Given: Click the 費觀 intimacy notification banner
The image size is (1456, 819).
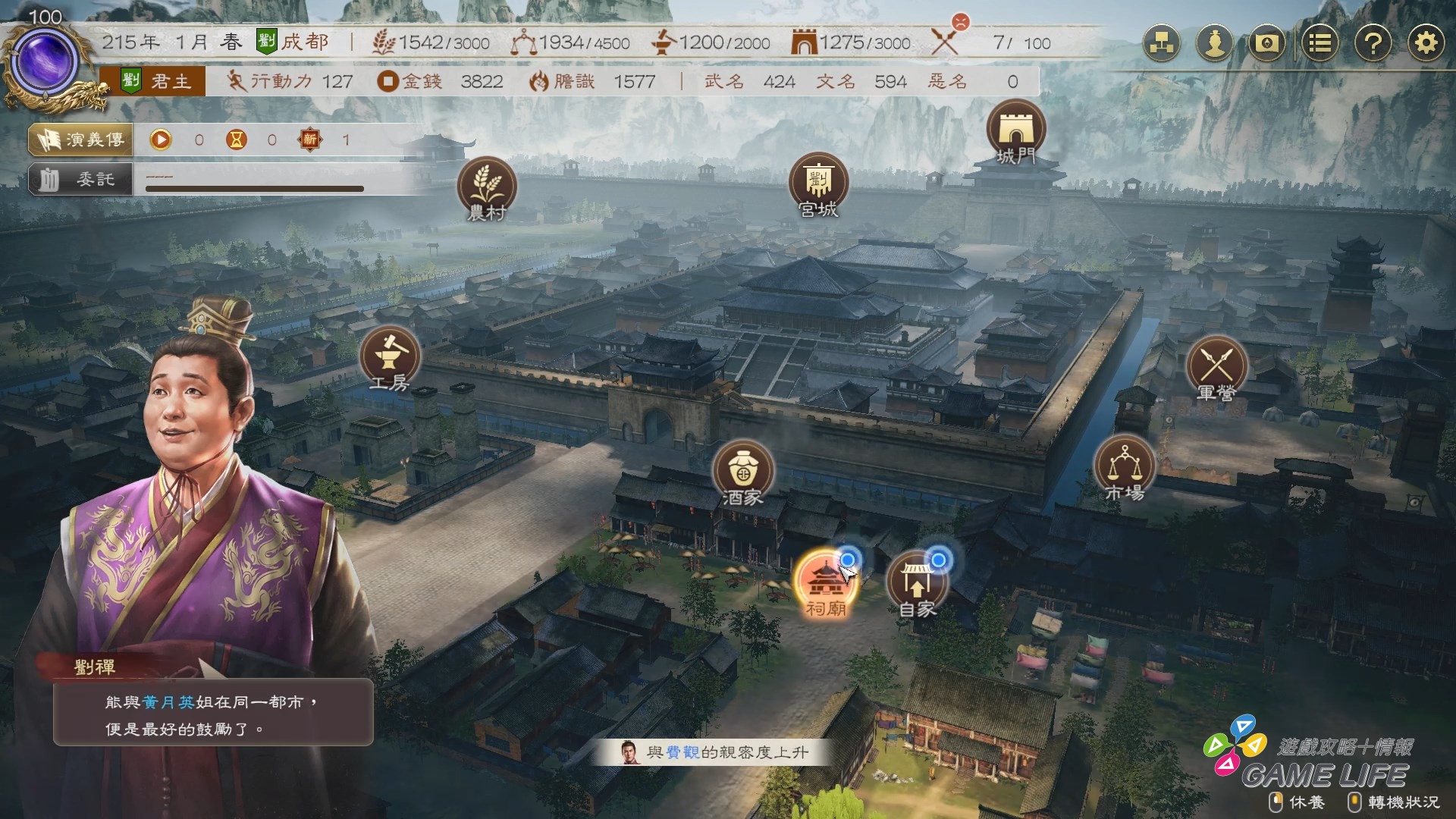Looking at the screenshot, I should pos(713,752).
